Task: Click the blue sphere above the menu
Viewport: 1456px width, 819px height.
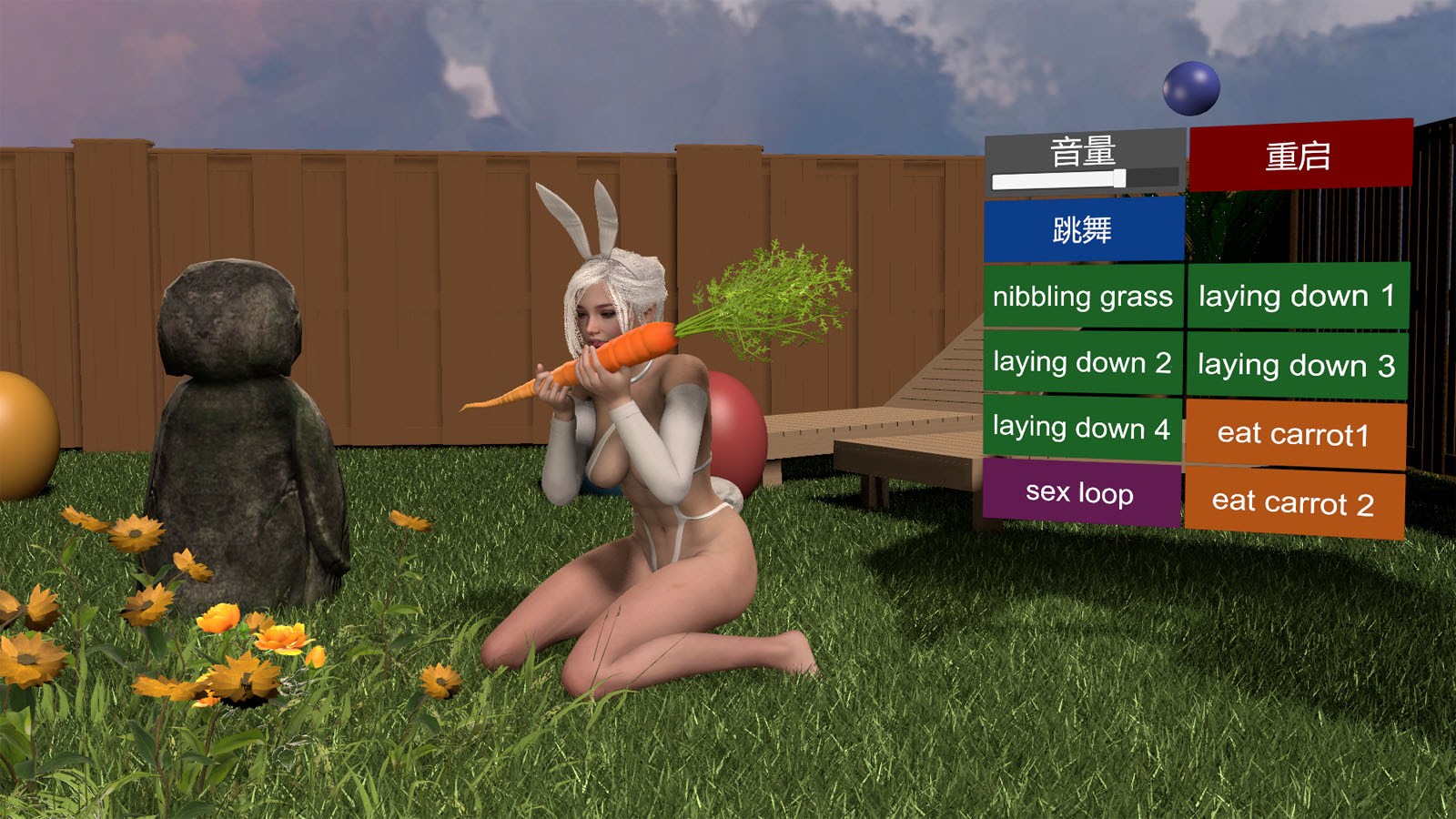Action: tap(1189, 87)
